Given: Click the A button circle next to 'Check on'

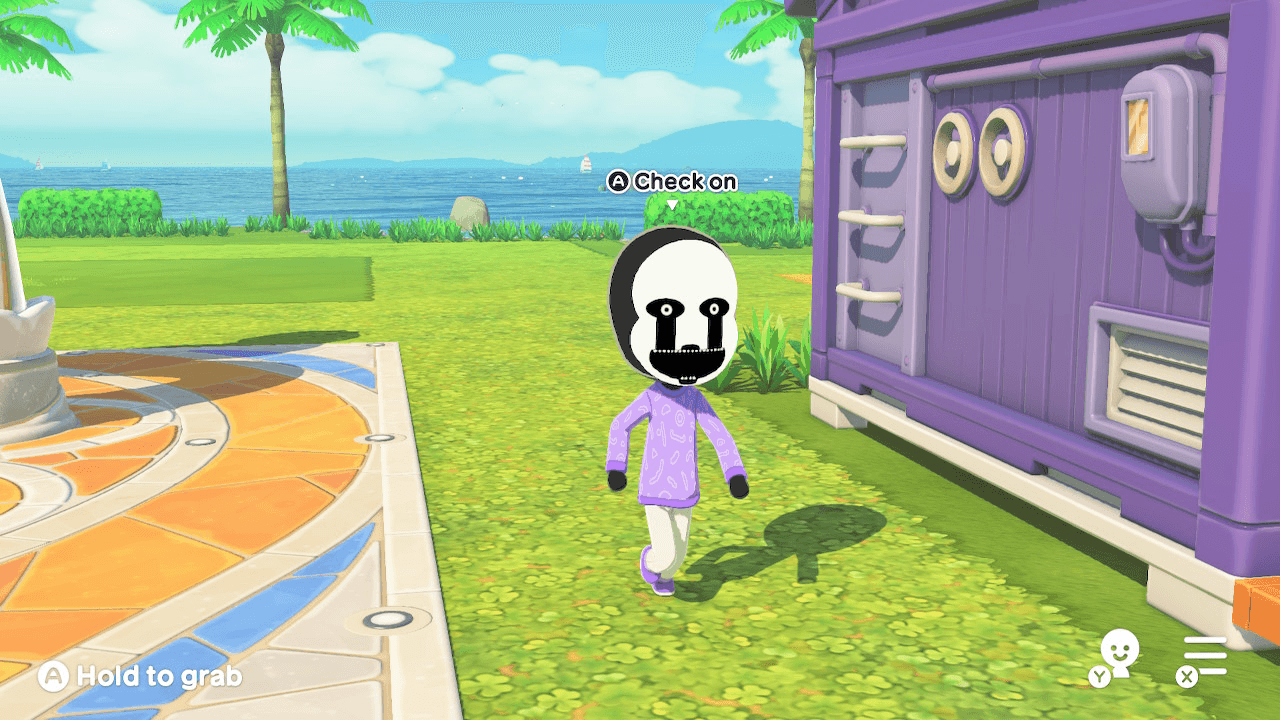Looking at the screenshot, I should pos(620,182).
